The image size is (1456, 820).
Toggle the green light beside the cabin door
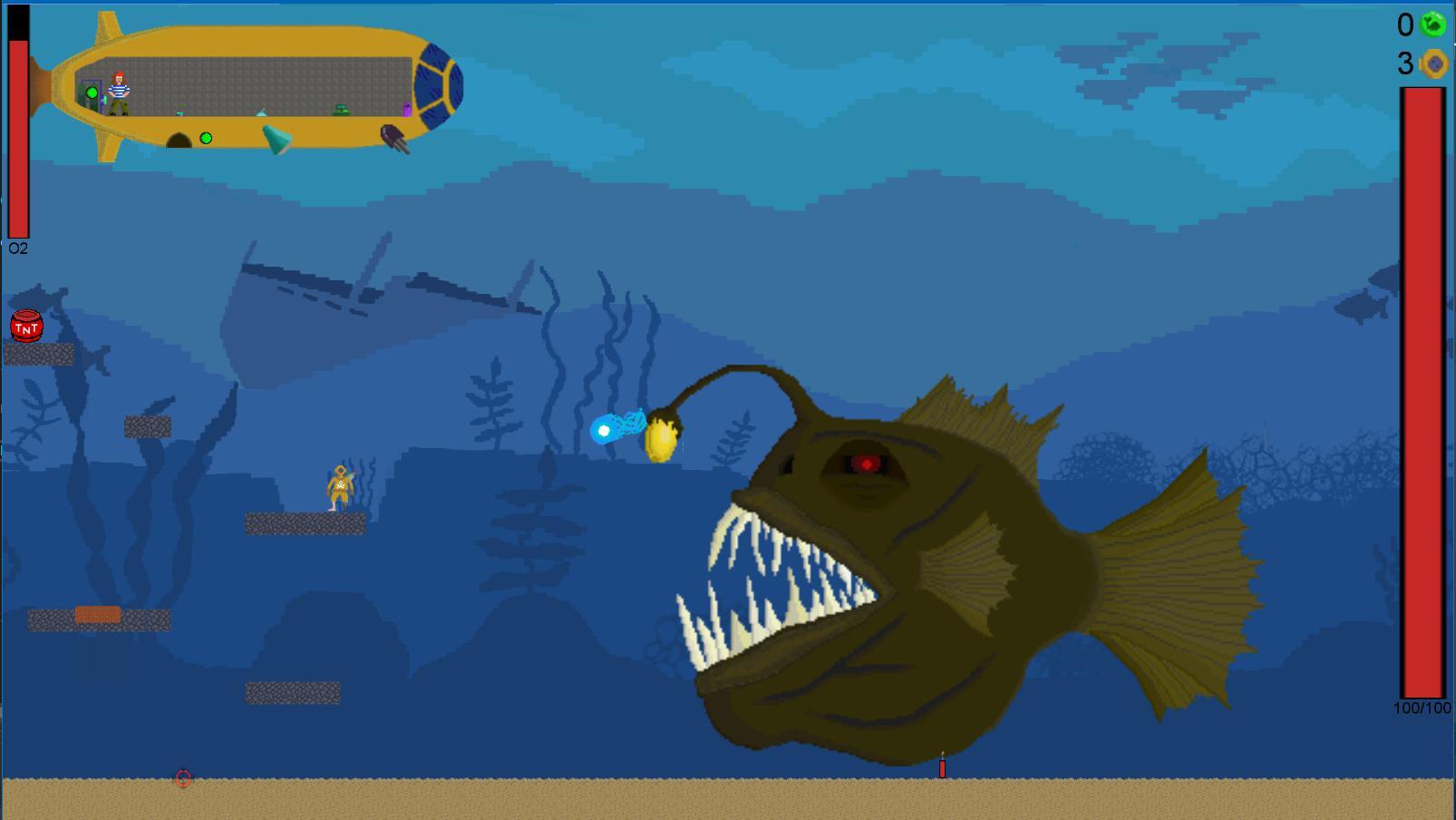tap(92, 93)
